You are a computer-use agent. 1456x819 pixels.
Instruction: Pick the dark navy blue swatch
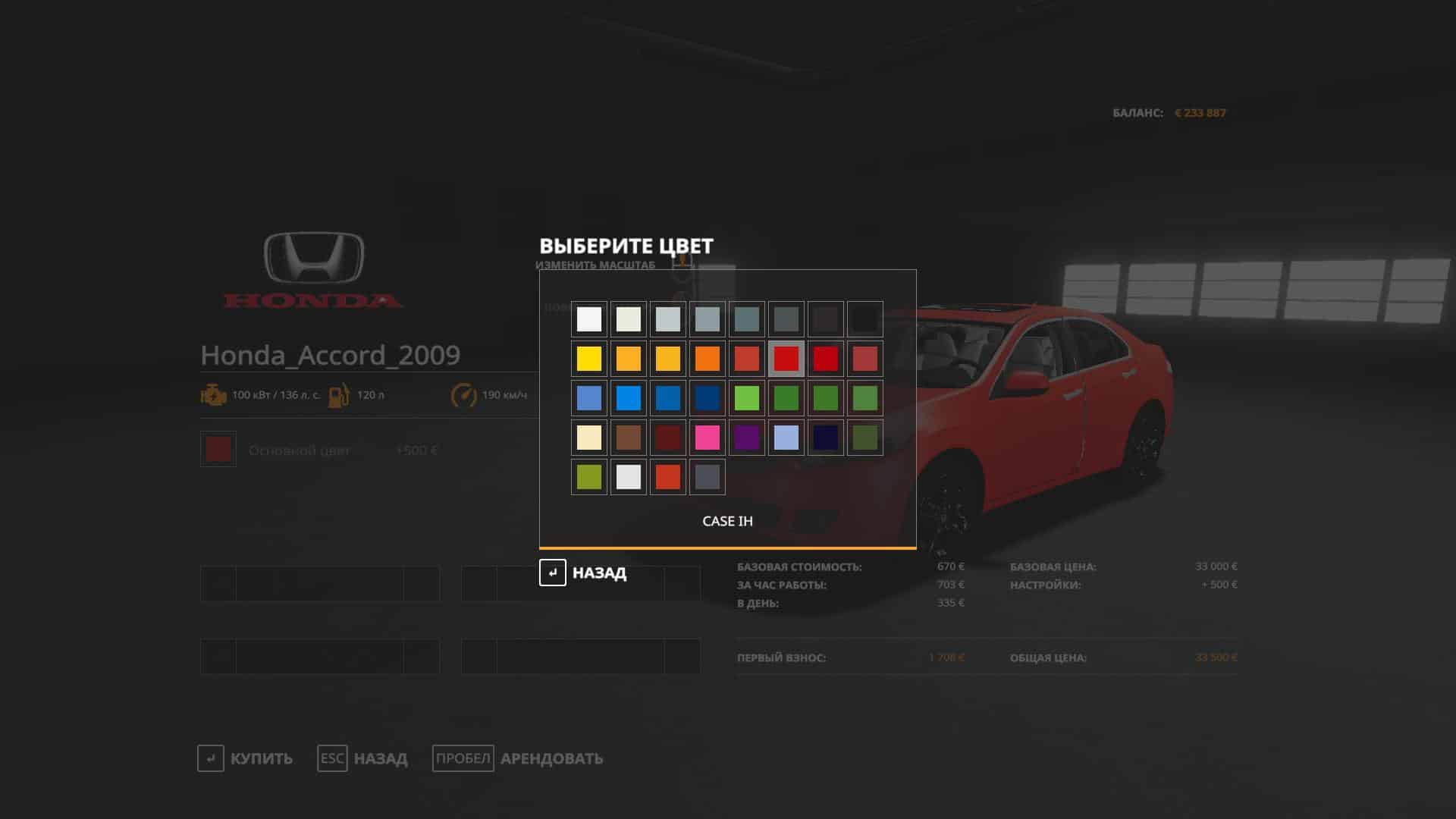826,438
